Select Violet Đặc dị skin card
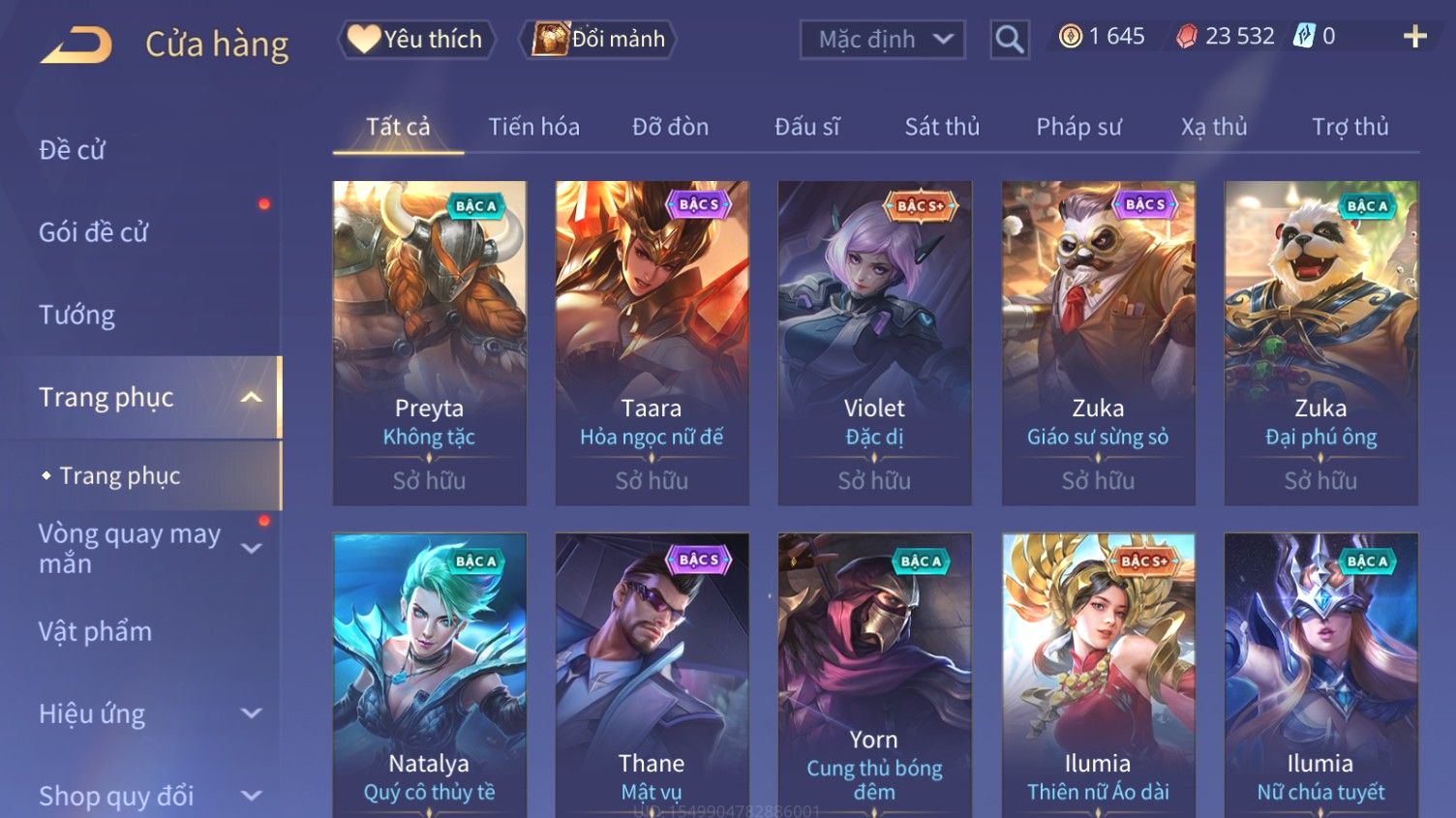This screenshot has width=1456, height=818. pos(874,343)
